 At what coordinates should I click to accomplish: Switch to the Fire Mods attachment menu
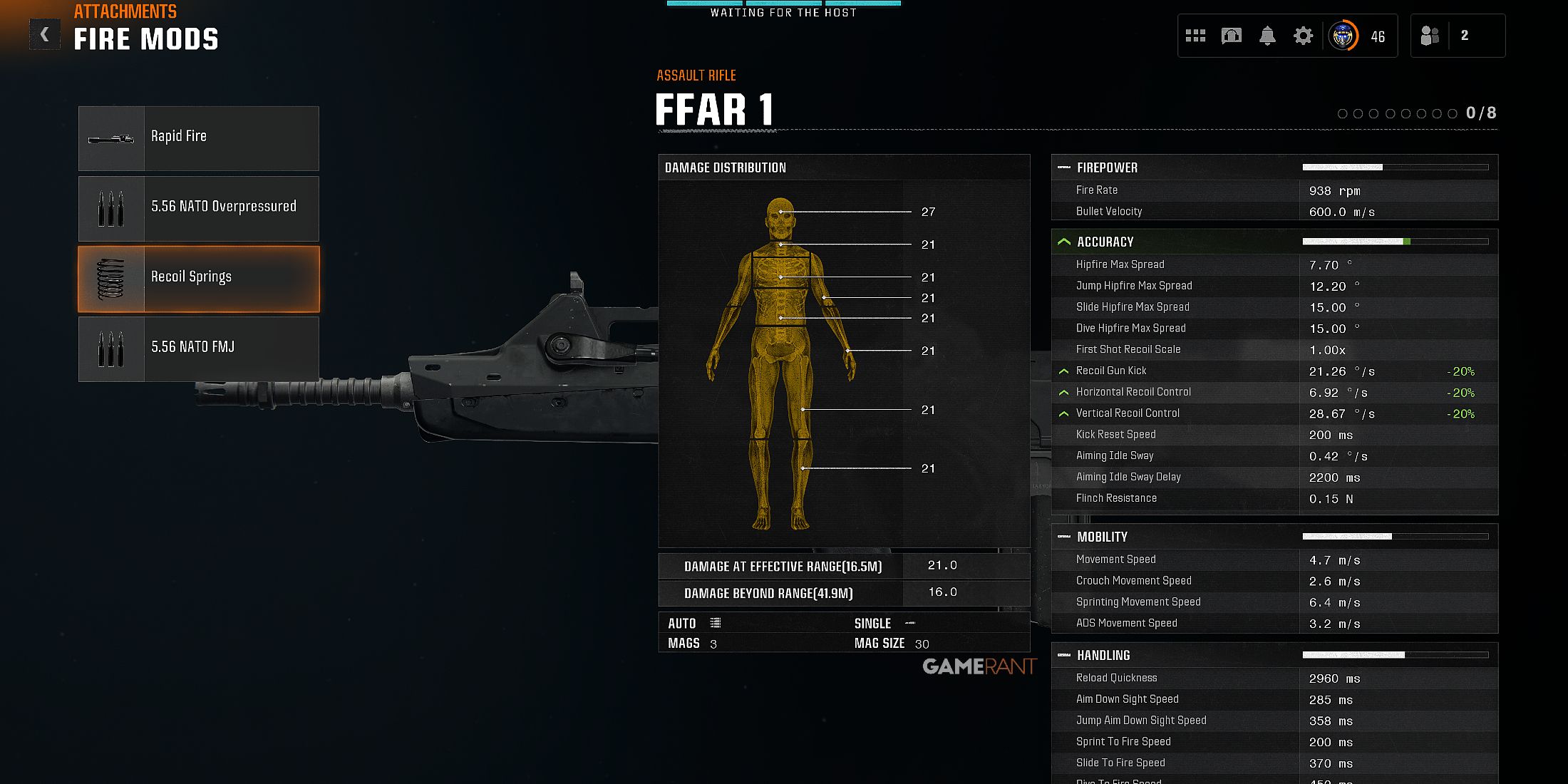pyautogui.click(x=146, y=39)
